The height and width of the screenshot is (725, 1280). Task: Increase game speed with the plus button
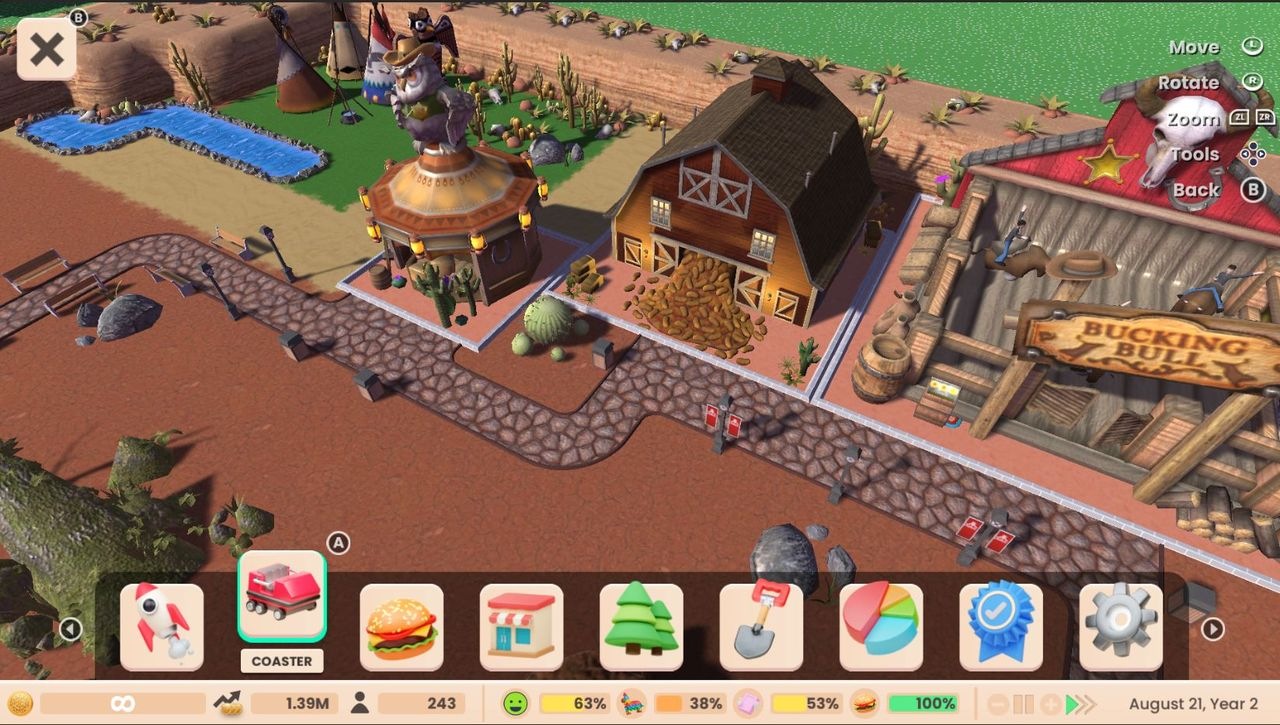1050,704
